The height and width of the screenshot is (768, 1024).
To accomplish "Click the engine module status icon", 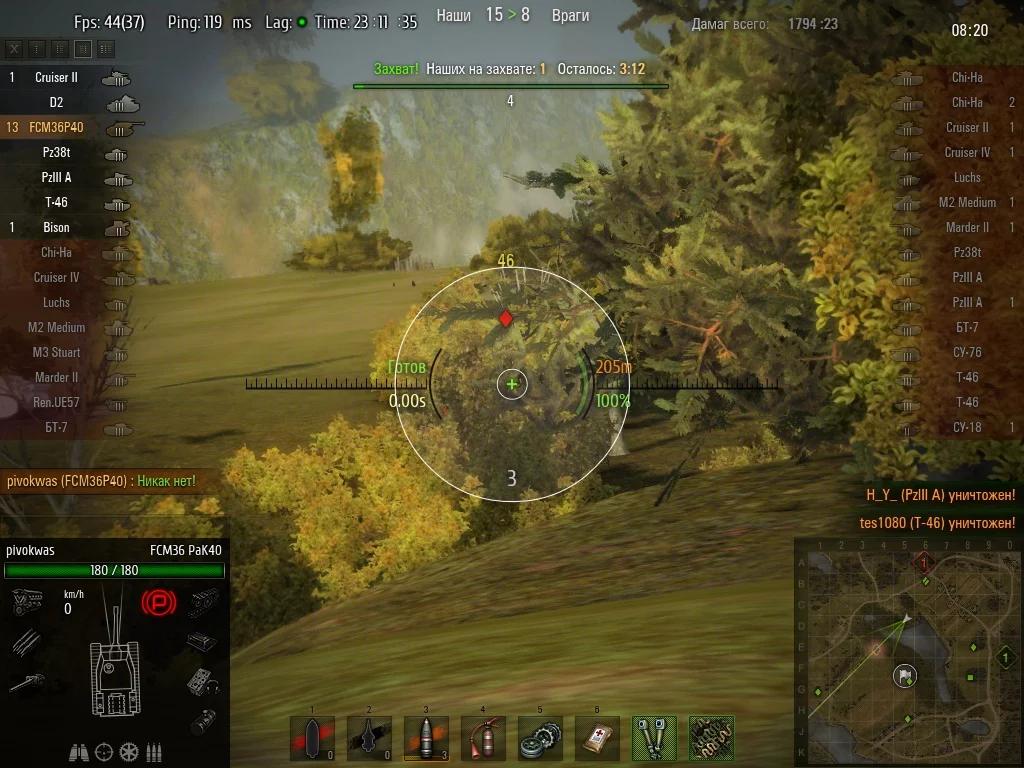I will 26,602.
